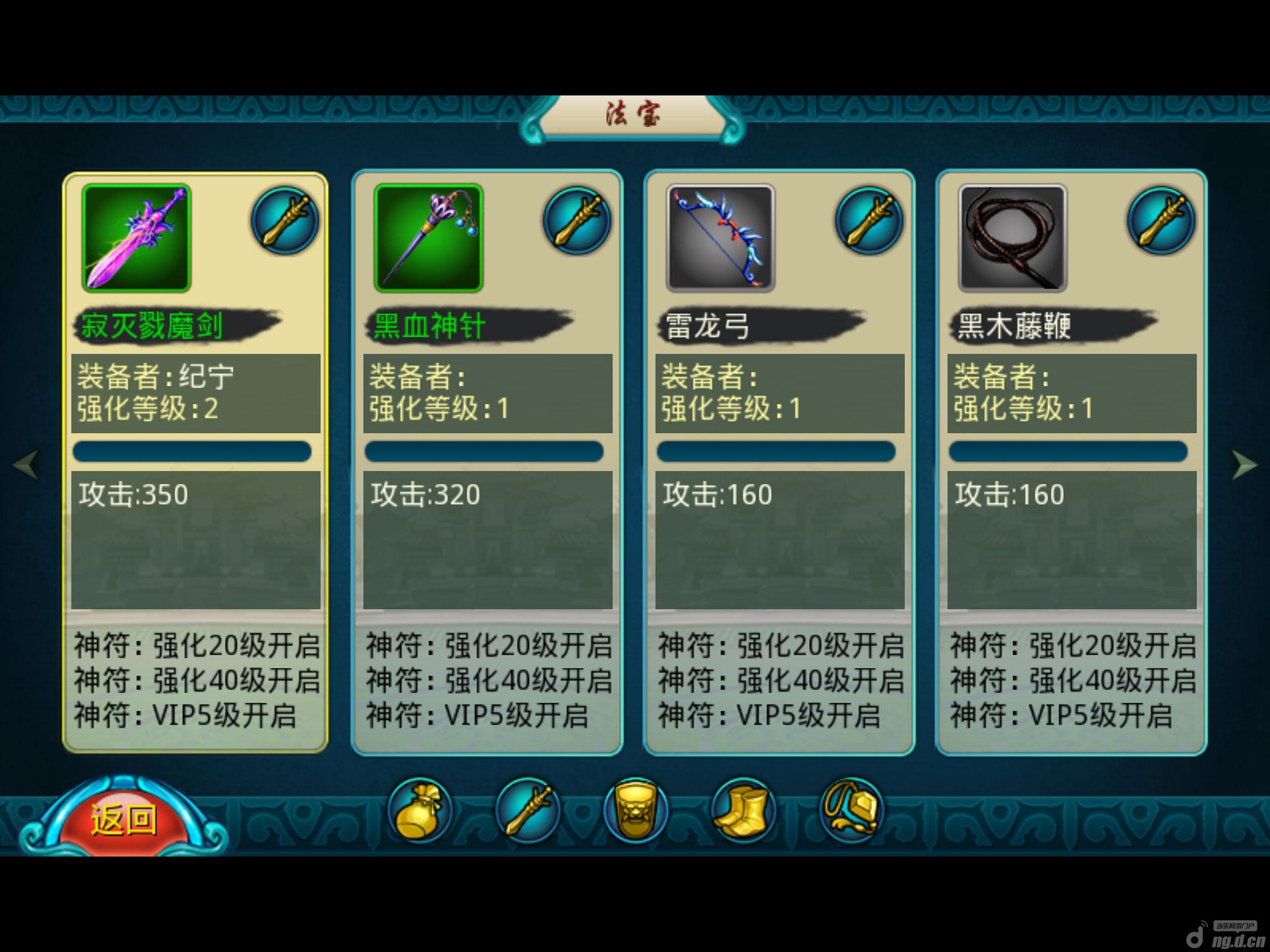Show the next page with right arrow
Image resolution: width=1270 pixels, height=952 pixels.
click(1243, 464)
